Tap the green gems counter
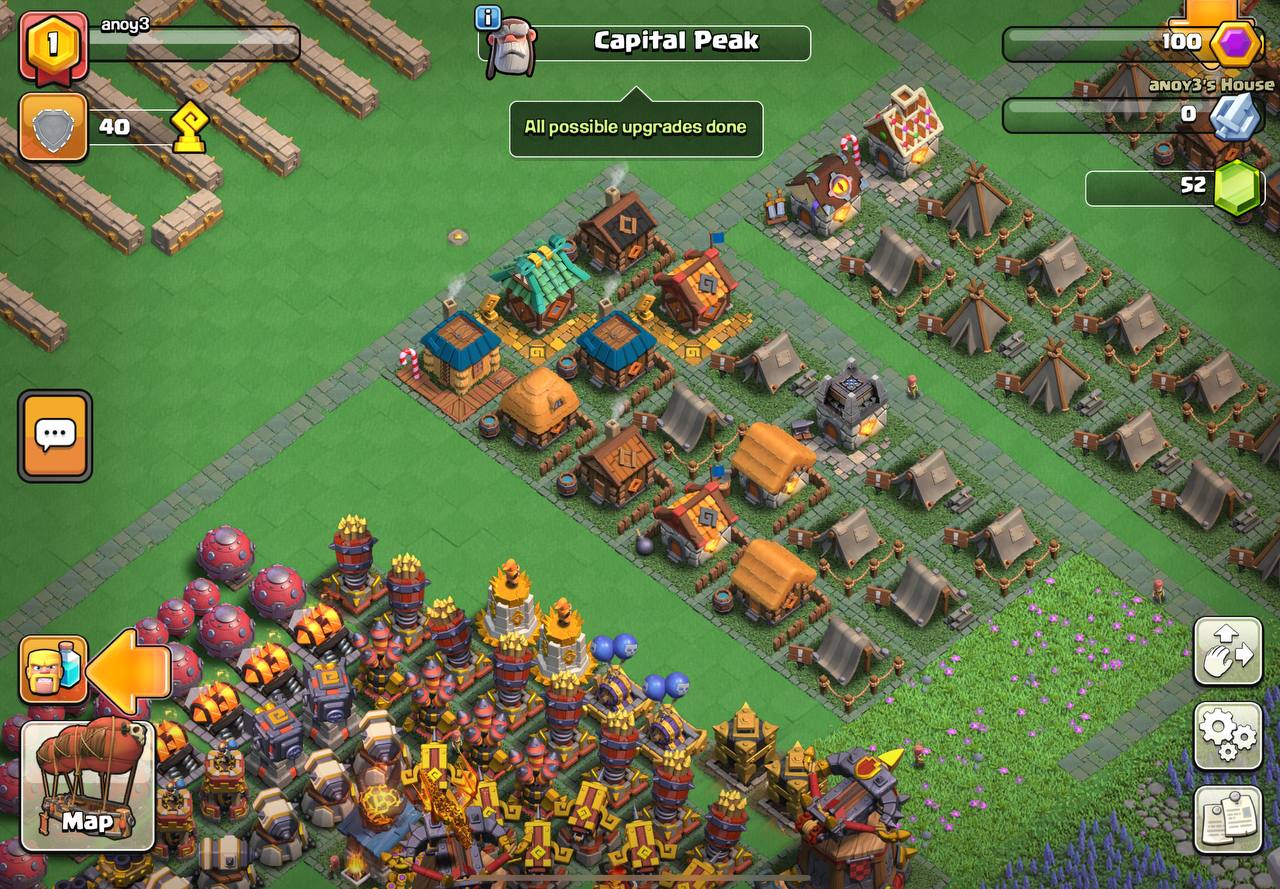This screenshot has height=889, width=1280. click(1236, 187)
